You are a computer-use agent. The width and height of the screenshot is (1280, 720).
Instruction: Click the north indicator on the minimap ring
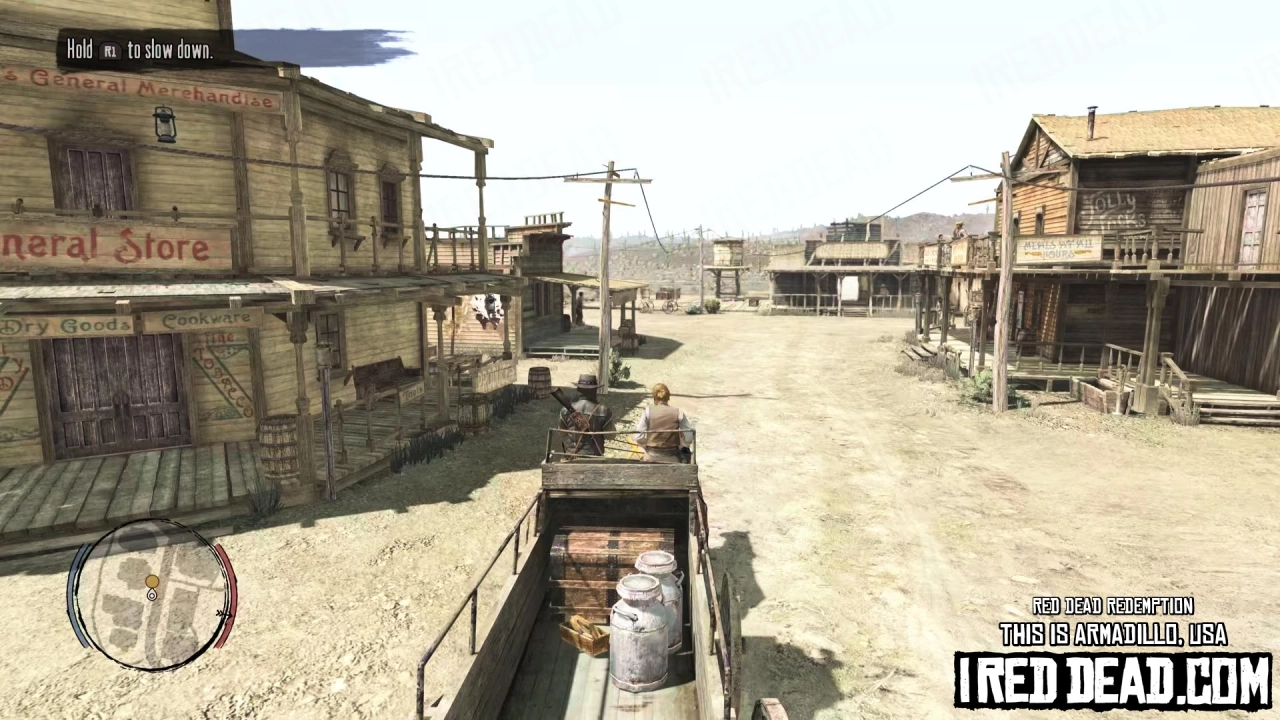[x=224, y=613]
